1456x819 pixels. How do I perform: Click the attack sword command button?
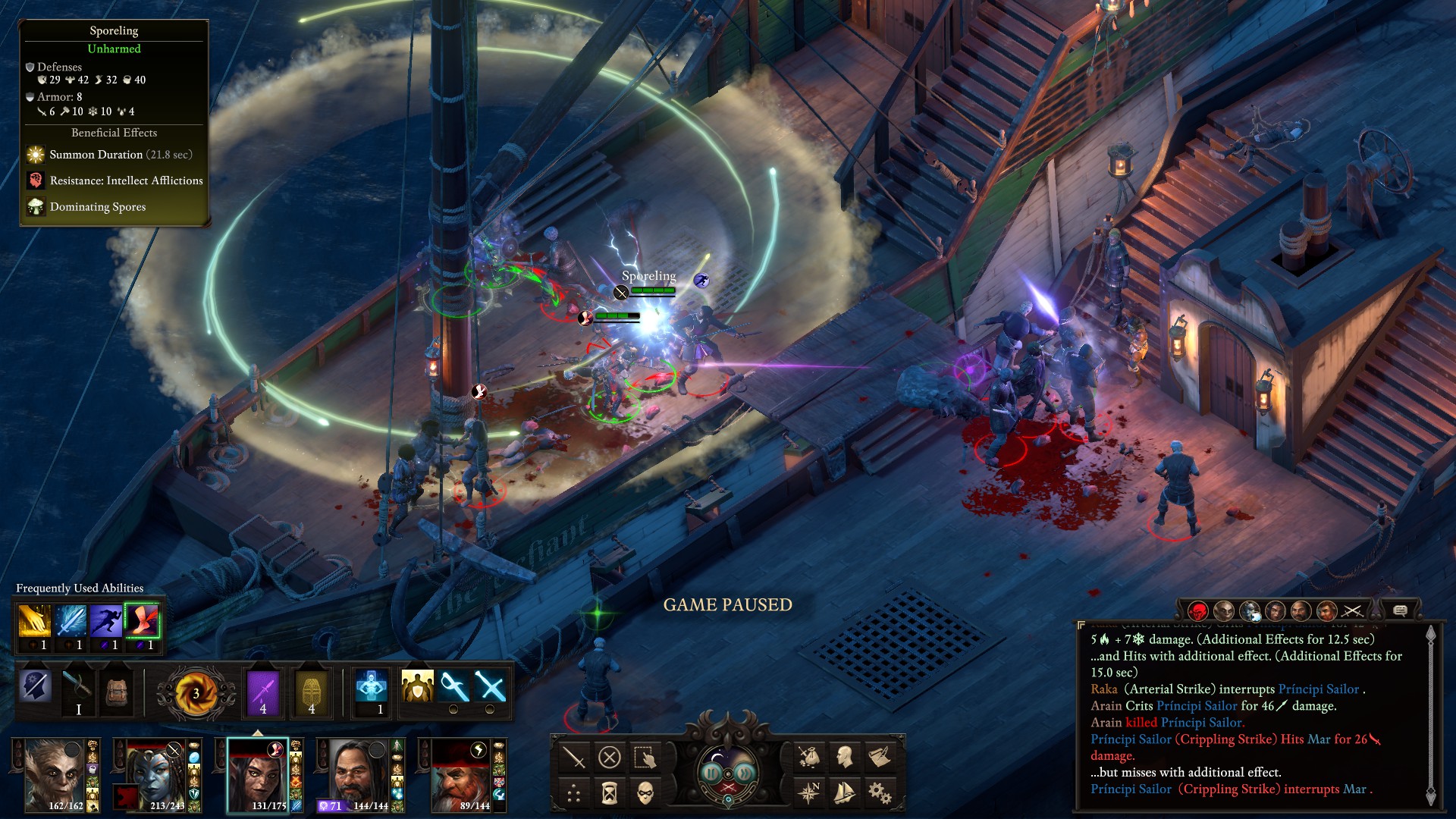click(x=574, y=757)
